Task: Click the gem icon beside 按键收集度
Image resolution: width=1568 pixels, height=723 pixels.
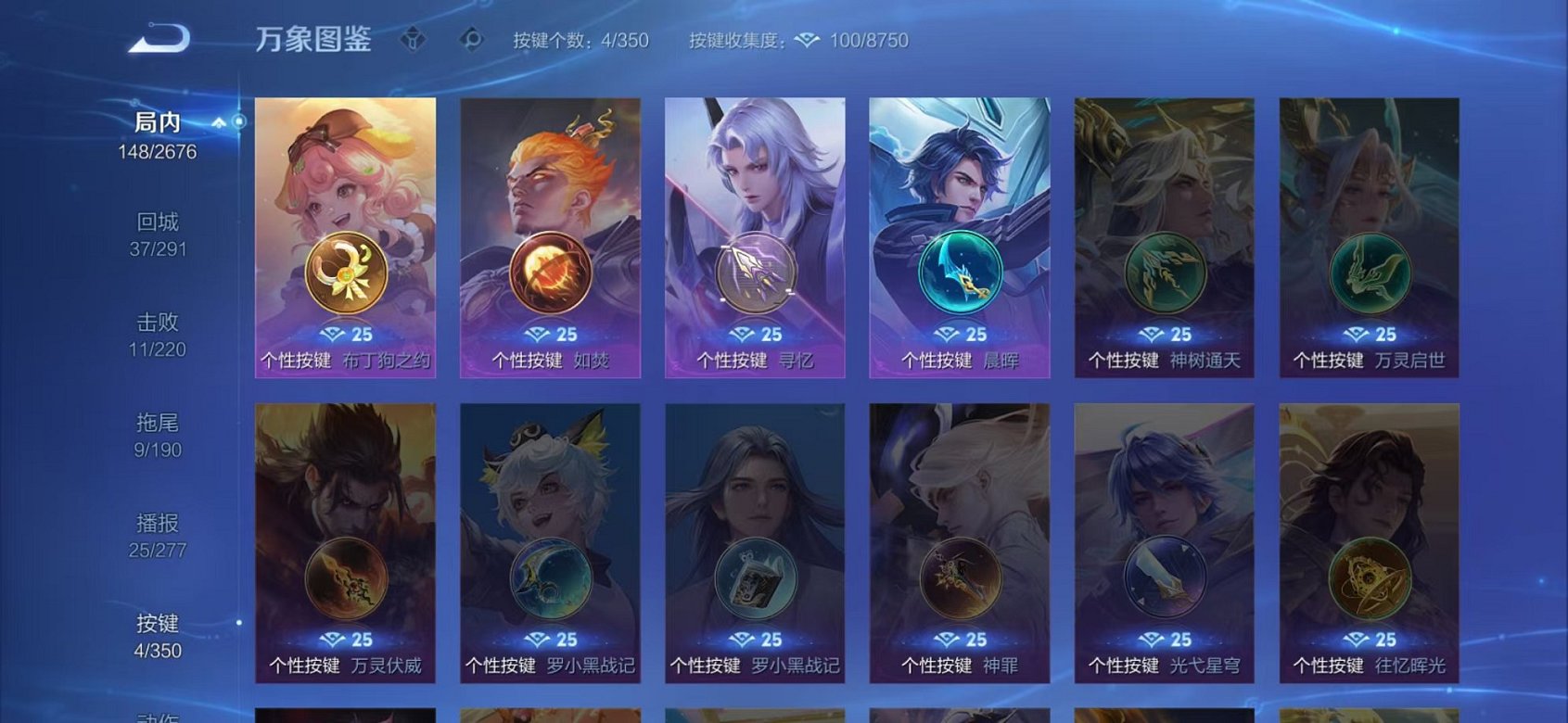Action: point(807,40)
